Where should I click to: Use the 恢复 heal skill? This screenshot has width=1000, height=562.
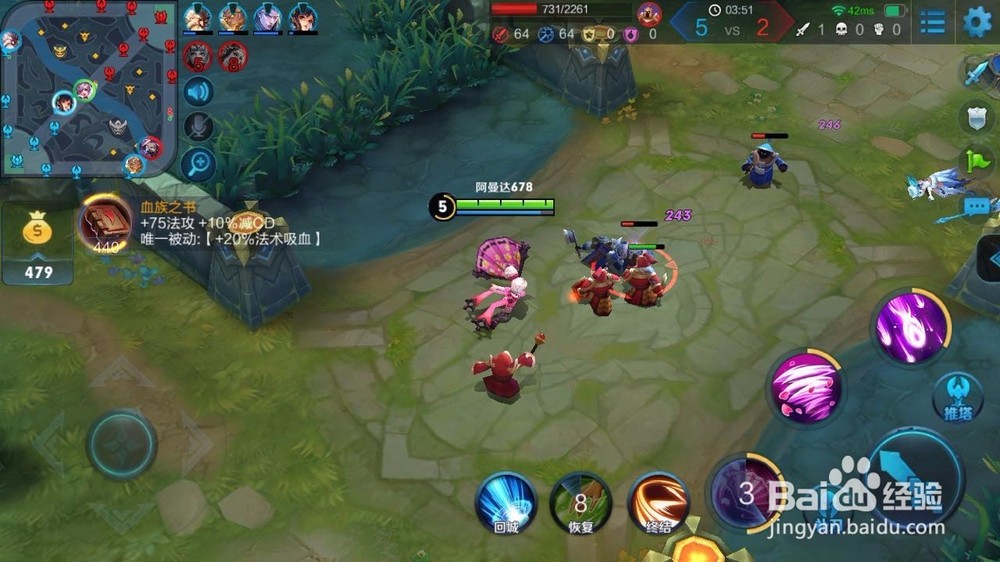(x=581, y=502)
